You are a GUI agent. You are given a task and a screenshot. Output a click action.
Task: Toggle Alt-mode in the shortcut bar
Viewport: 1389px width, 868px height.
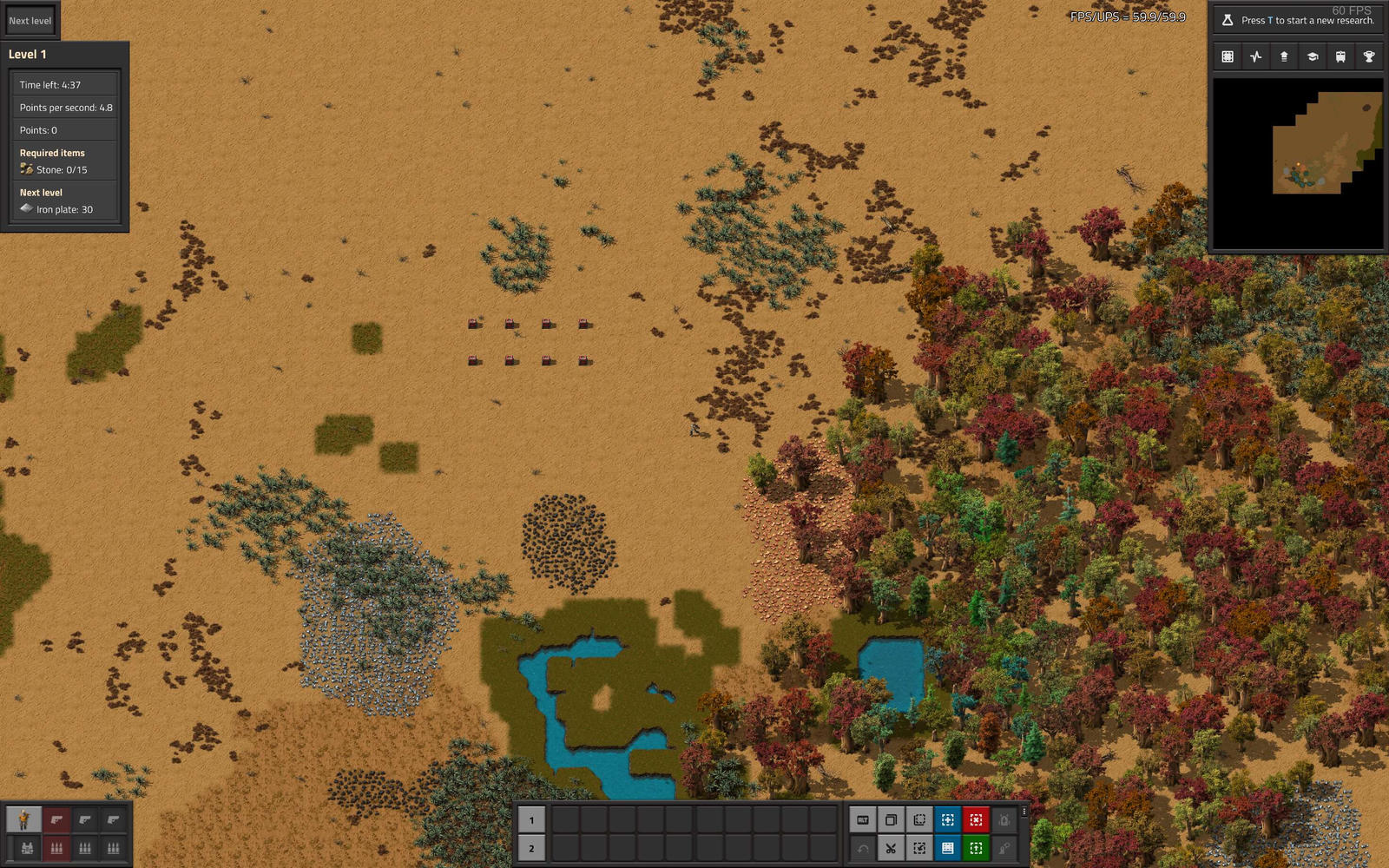pos(862,819)
